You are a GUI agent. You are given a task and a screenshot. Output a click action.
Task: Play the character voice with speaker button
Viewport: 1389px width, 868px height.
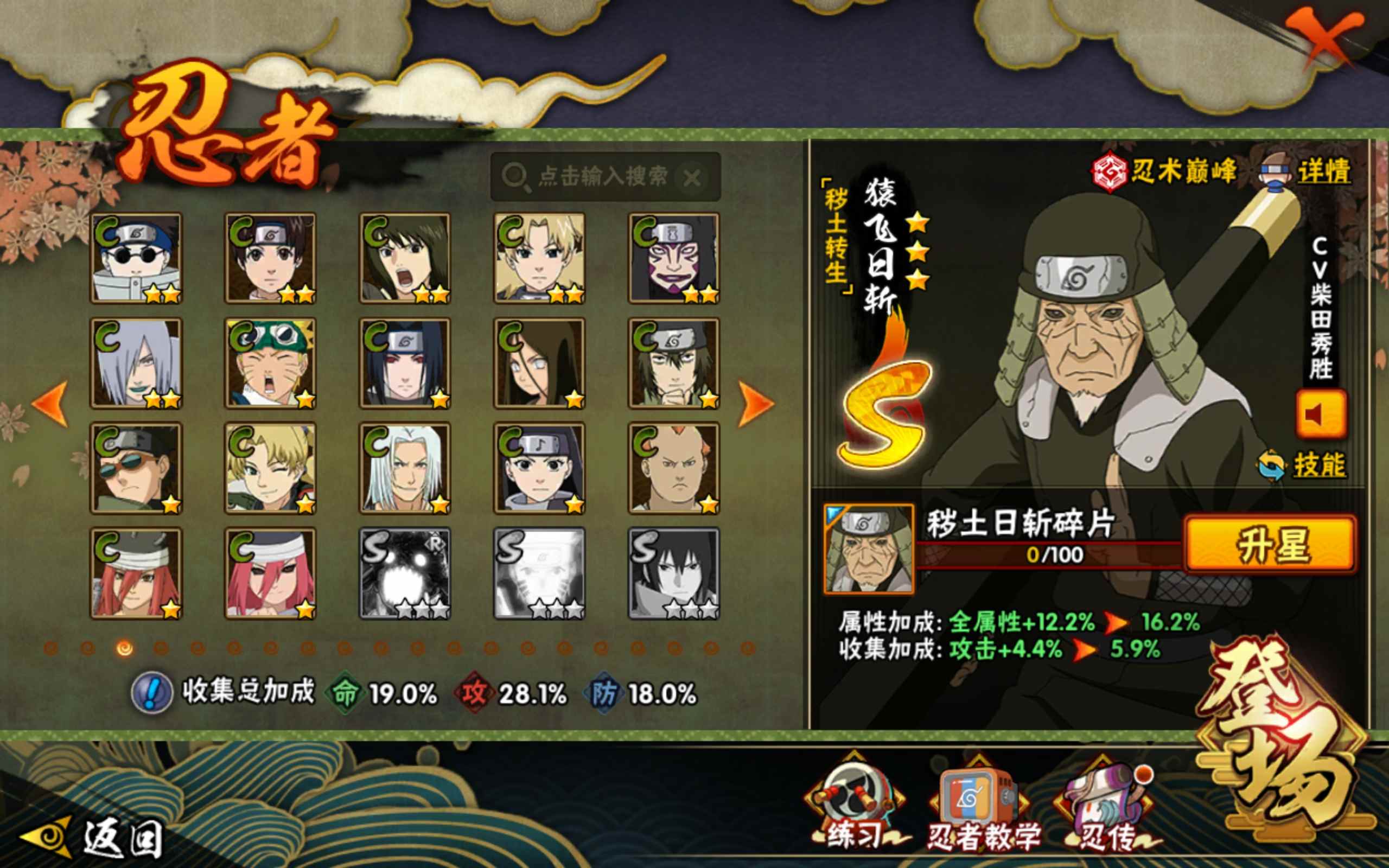(x=1321, y=414)
